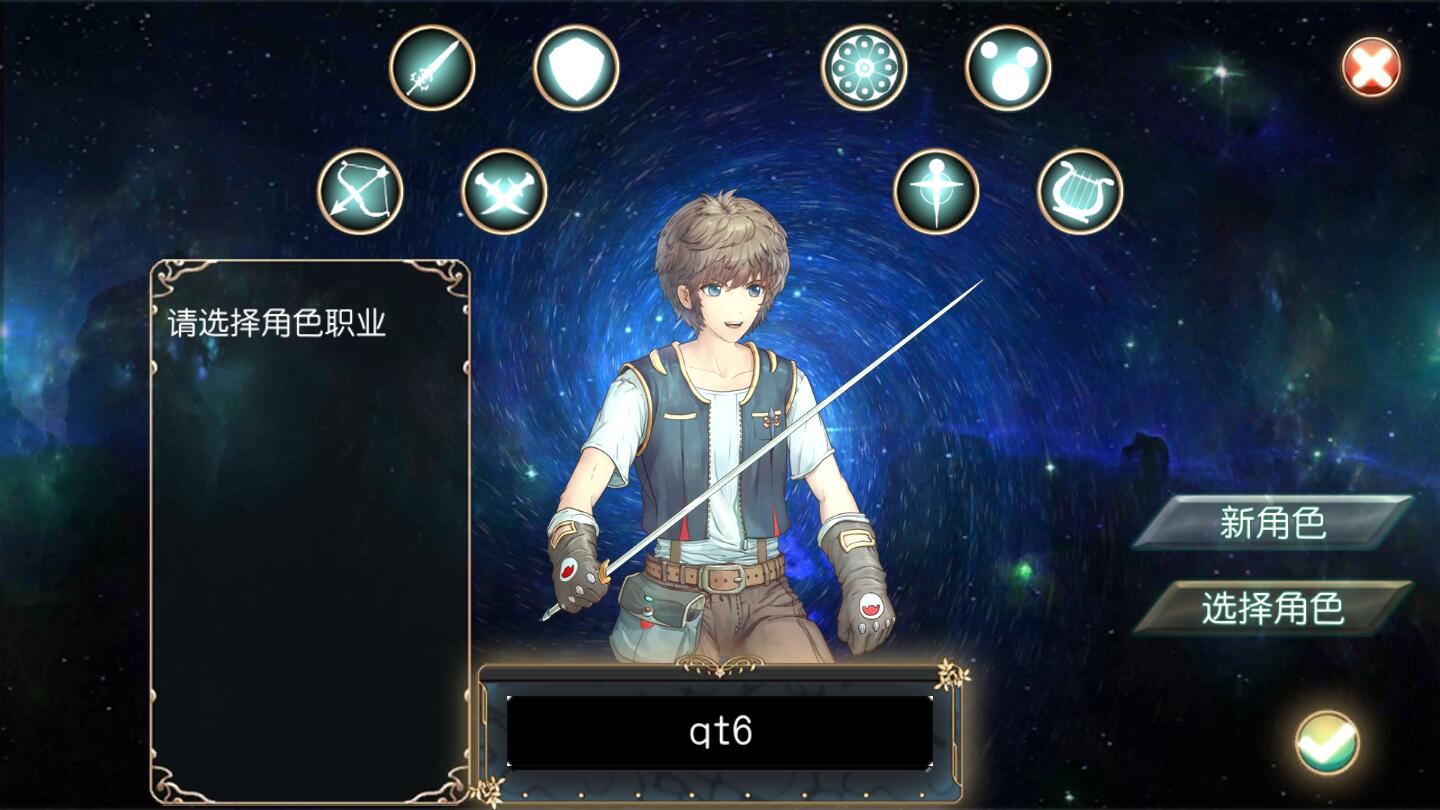
Task: Close the character creation screen
Action: coord(1371,67)
